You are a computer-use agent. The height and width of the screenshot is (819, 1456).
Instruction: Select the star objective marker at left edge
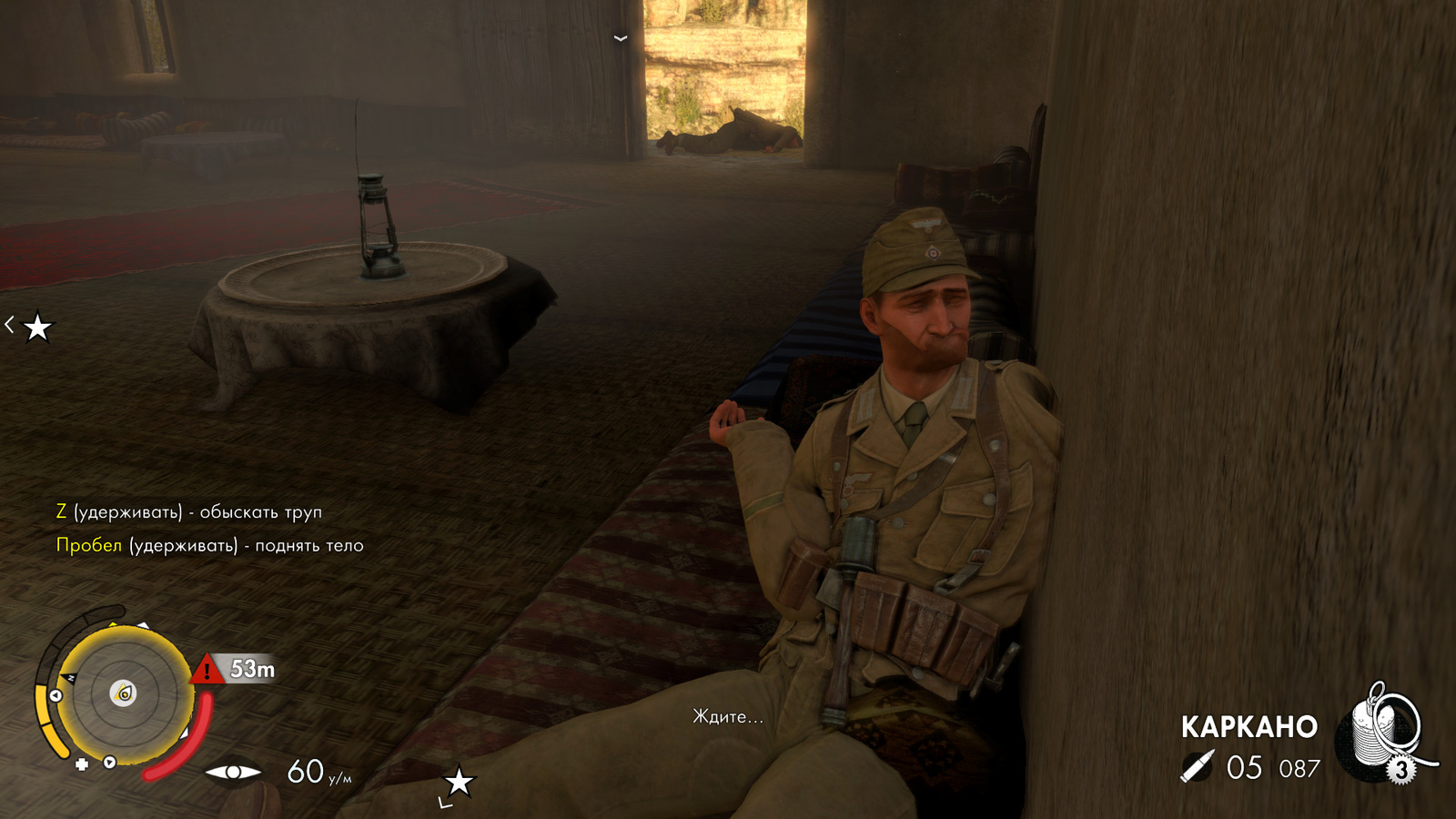37,327
